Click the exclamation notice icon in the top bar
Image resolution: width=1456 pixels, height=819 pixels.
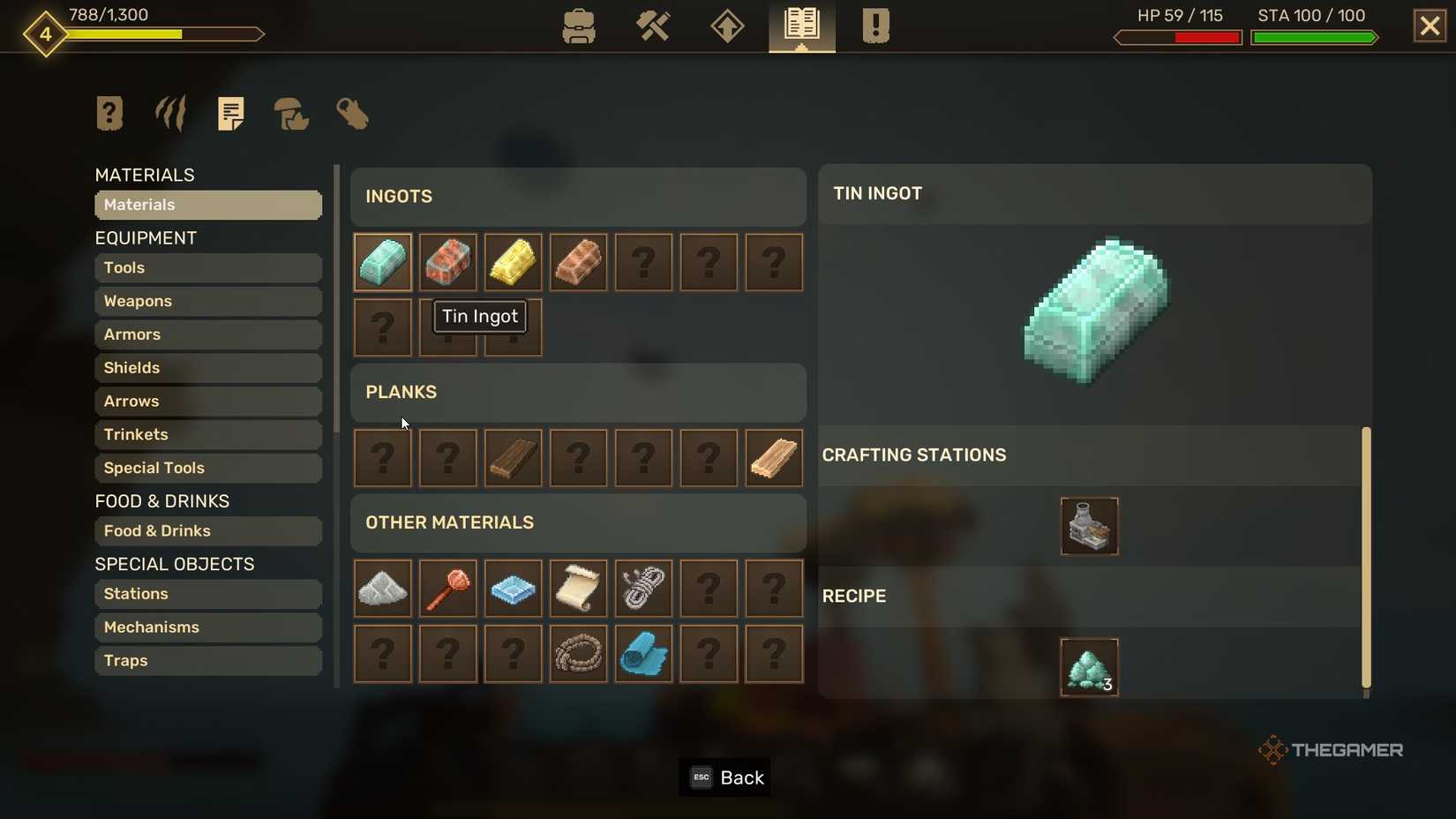[874, 26]
